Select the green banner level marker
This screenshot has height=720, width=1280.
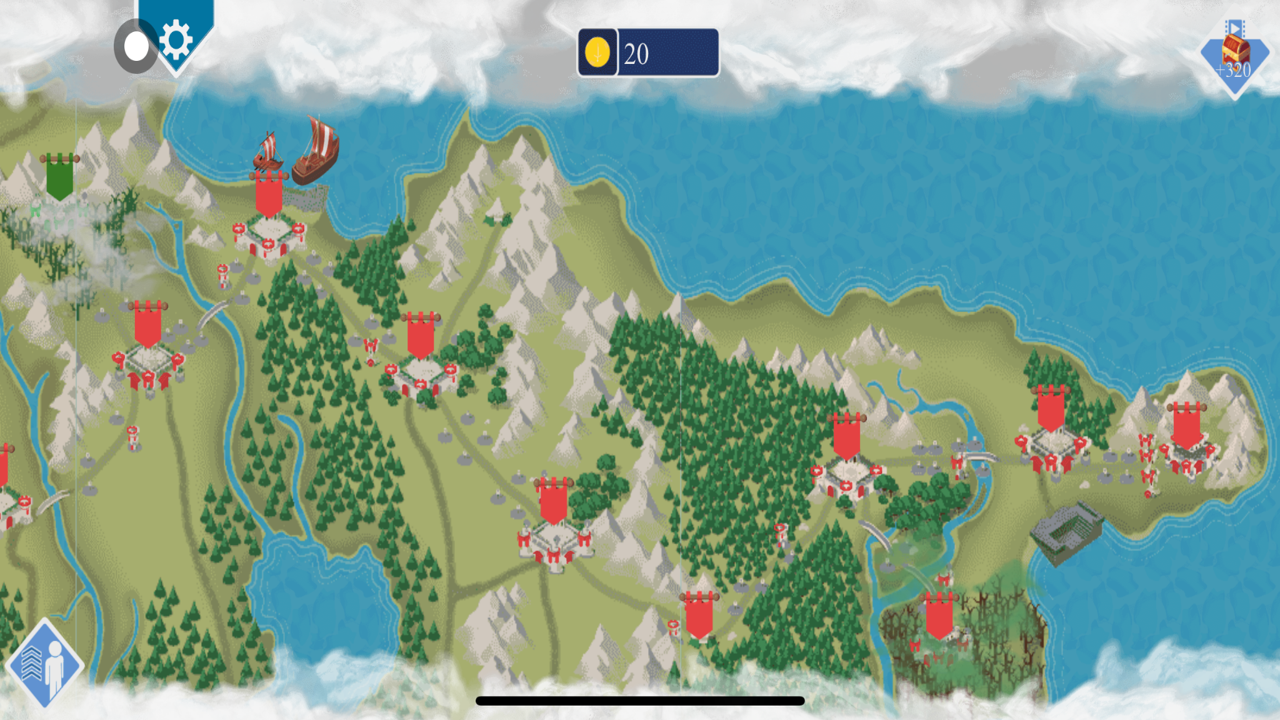[59, 177]
